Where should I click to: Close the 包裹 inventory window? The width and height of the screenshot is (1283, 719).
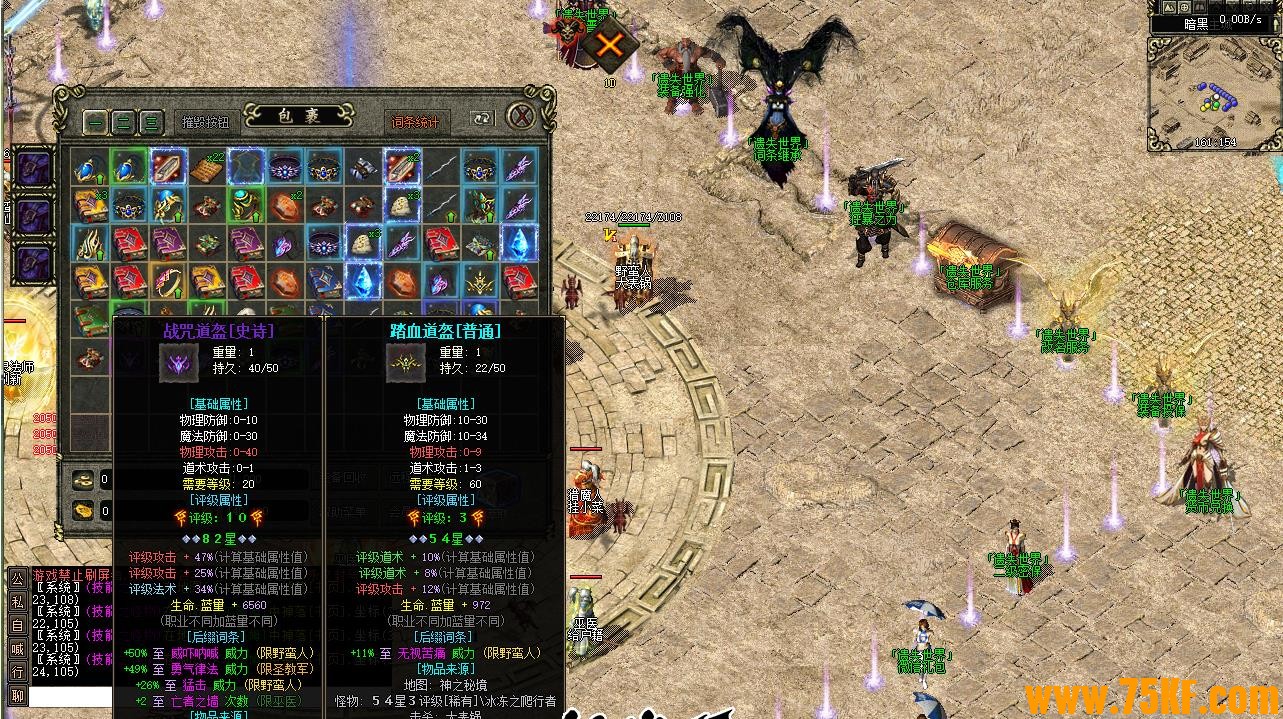point(520,116)
